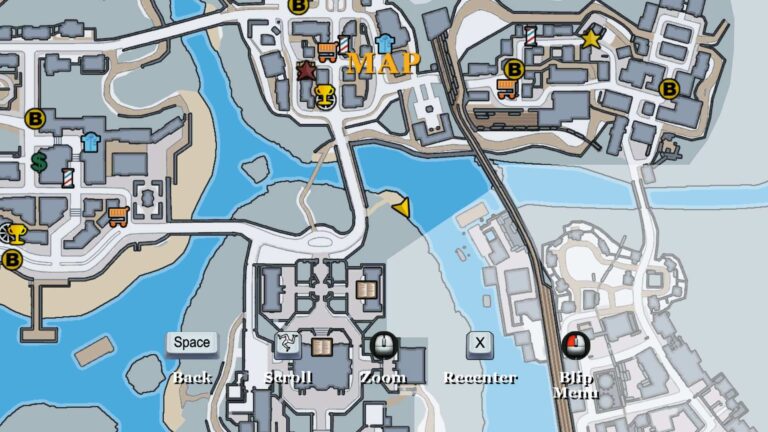Choose the dark red star marker

(306, 72)
